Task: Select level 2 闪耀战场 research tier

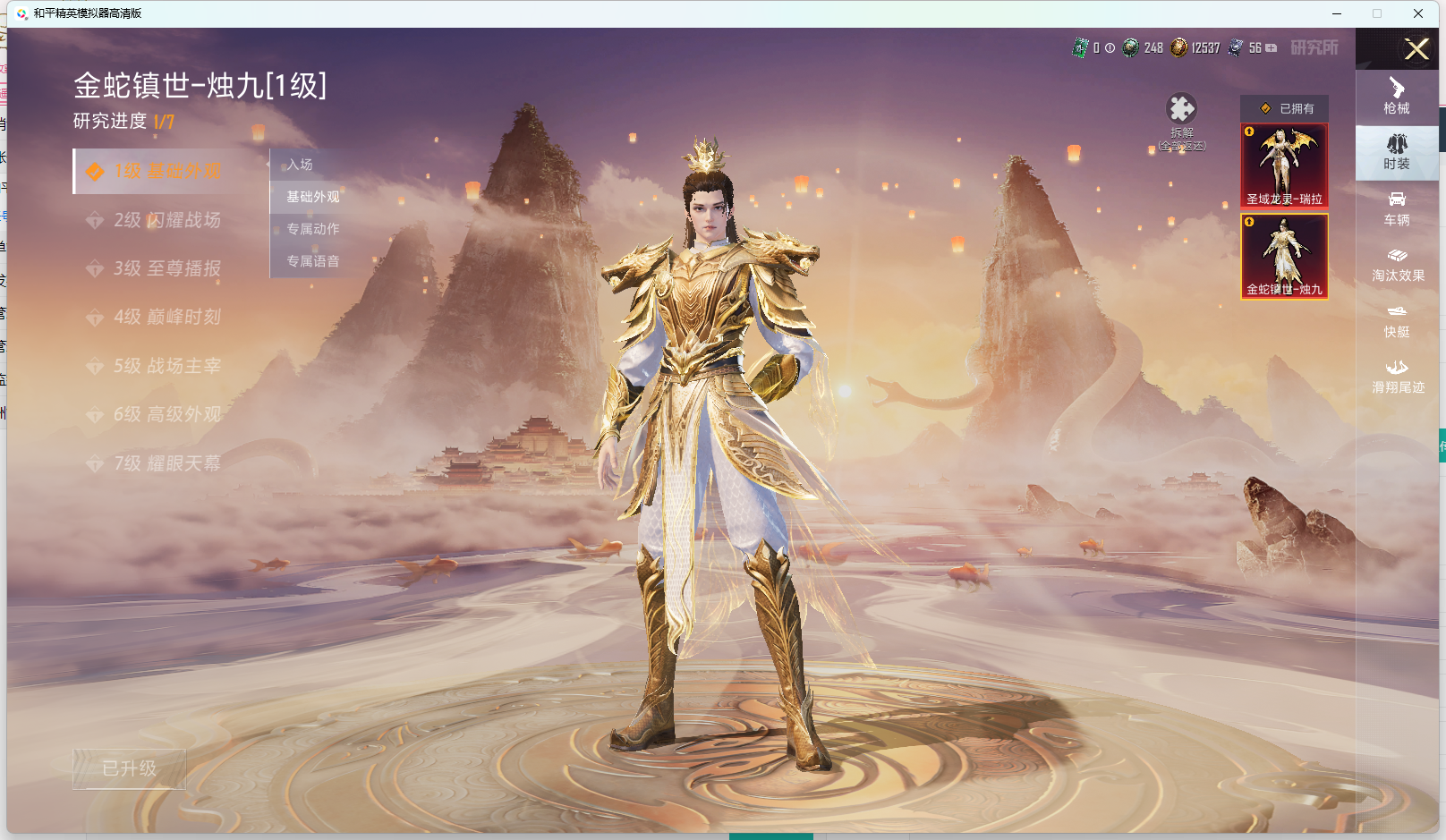Action: (x=166, y=220)
